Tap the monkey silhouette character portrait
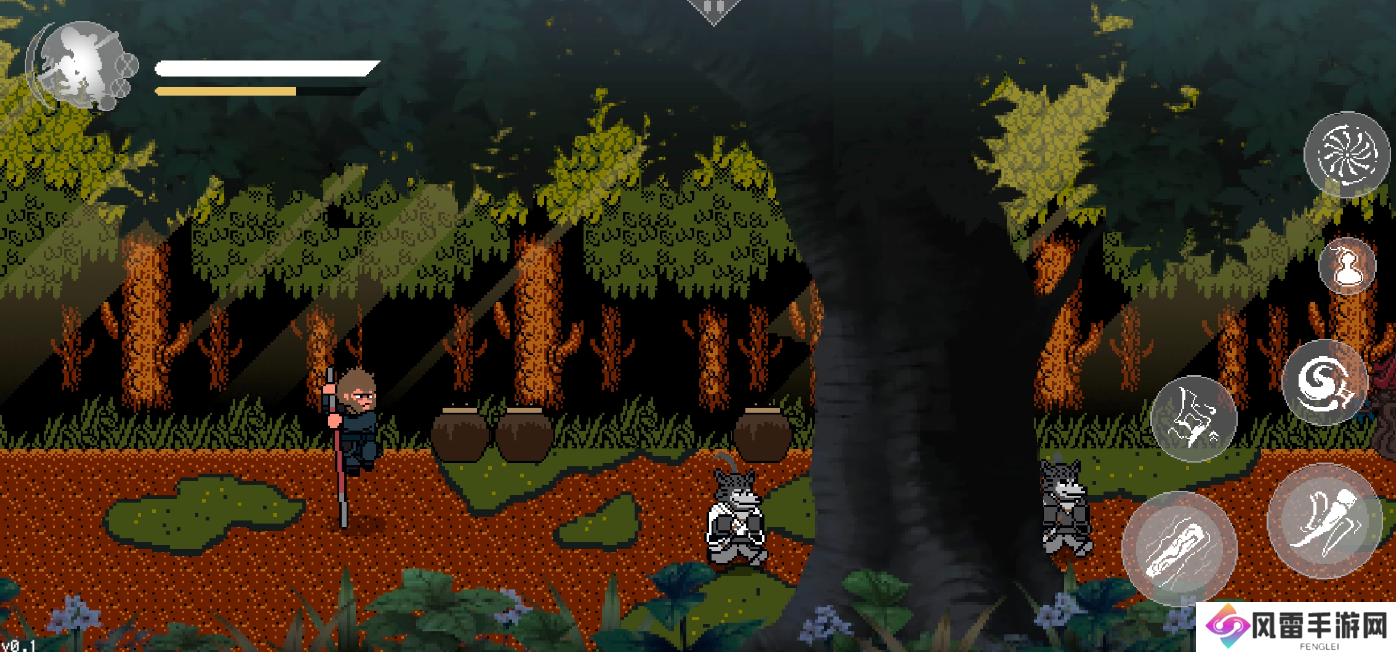This screenshot has width=1396, height=652. tap(84, 65)
